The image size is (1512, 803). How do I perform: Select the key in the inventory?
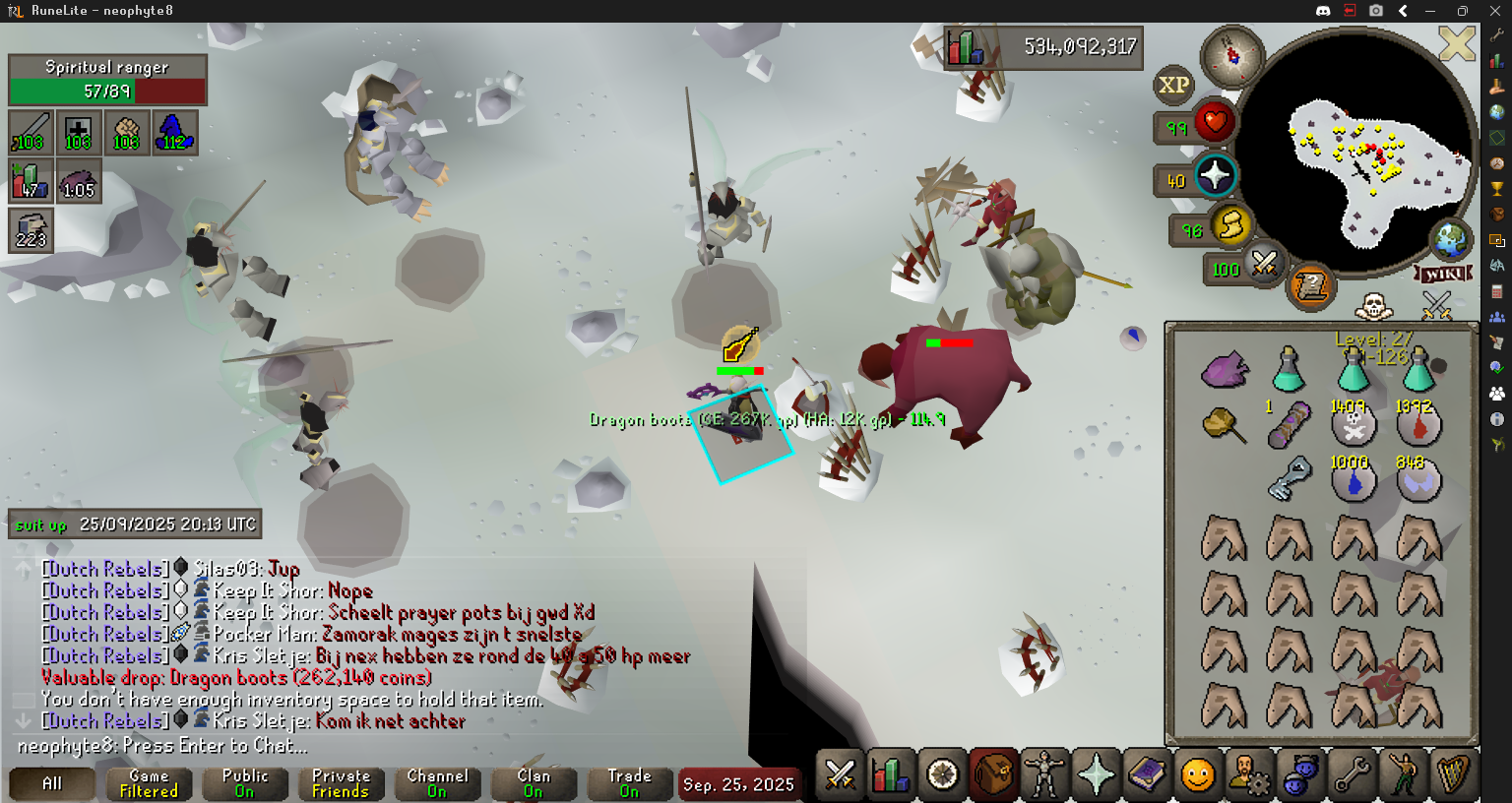pyautogui.click(x=1289, y=479)
